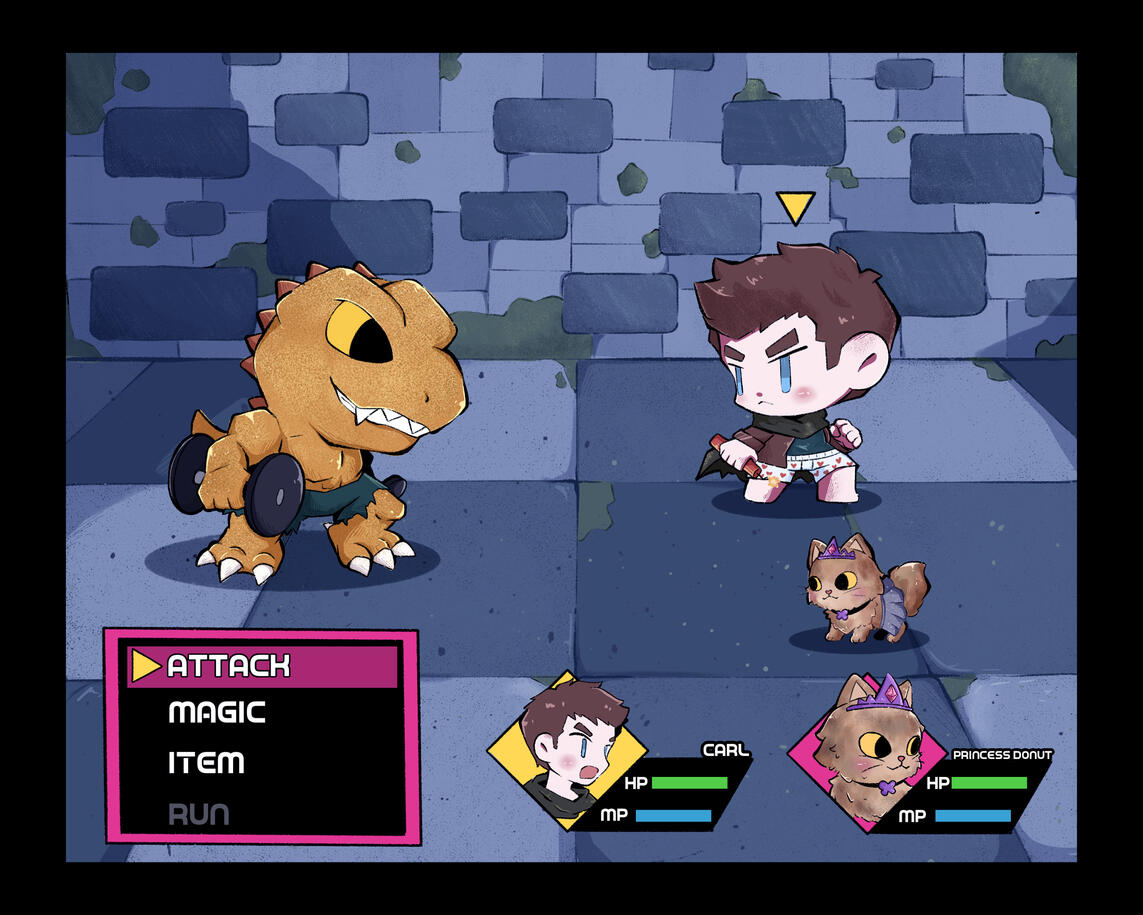Open the Item command
1143x915 pixels.
[x=206, y=763]
